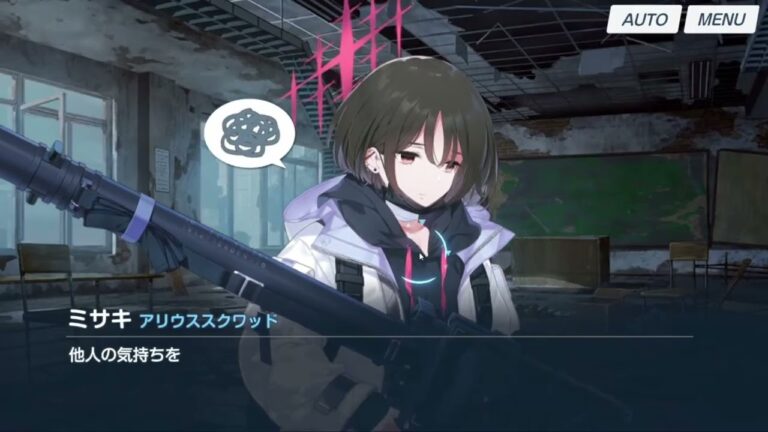Toggle AUTO dialogue playback
Viewport: 768px width, 432px height.
pyautogui.click(x=646, y=19)
